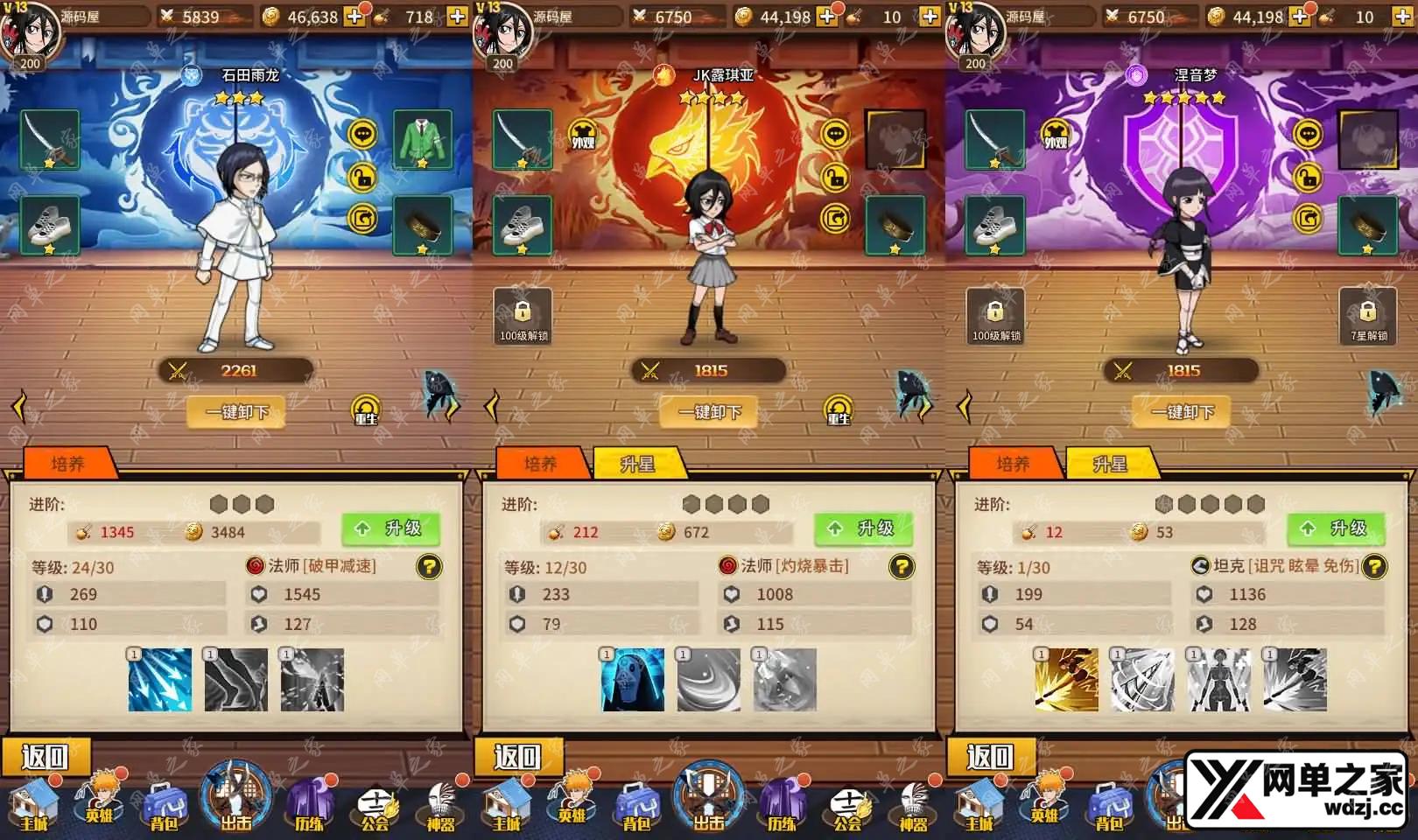Add gold with the plus beside 46,638
The height and width of the screenshot is (840, 1418).
(x=354, y=17)
